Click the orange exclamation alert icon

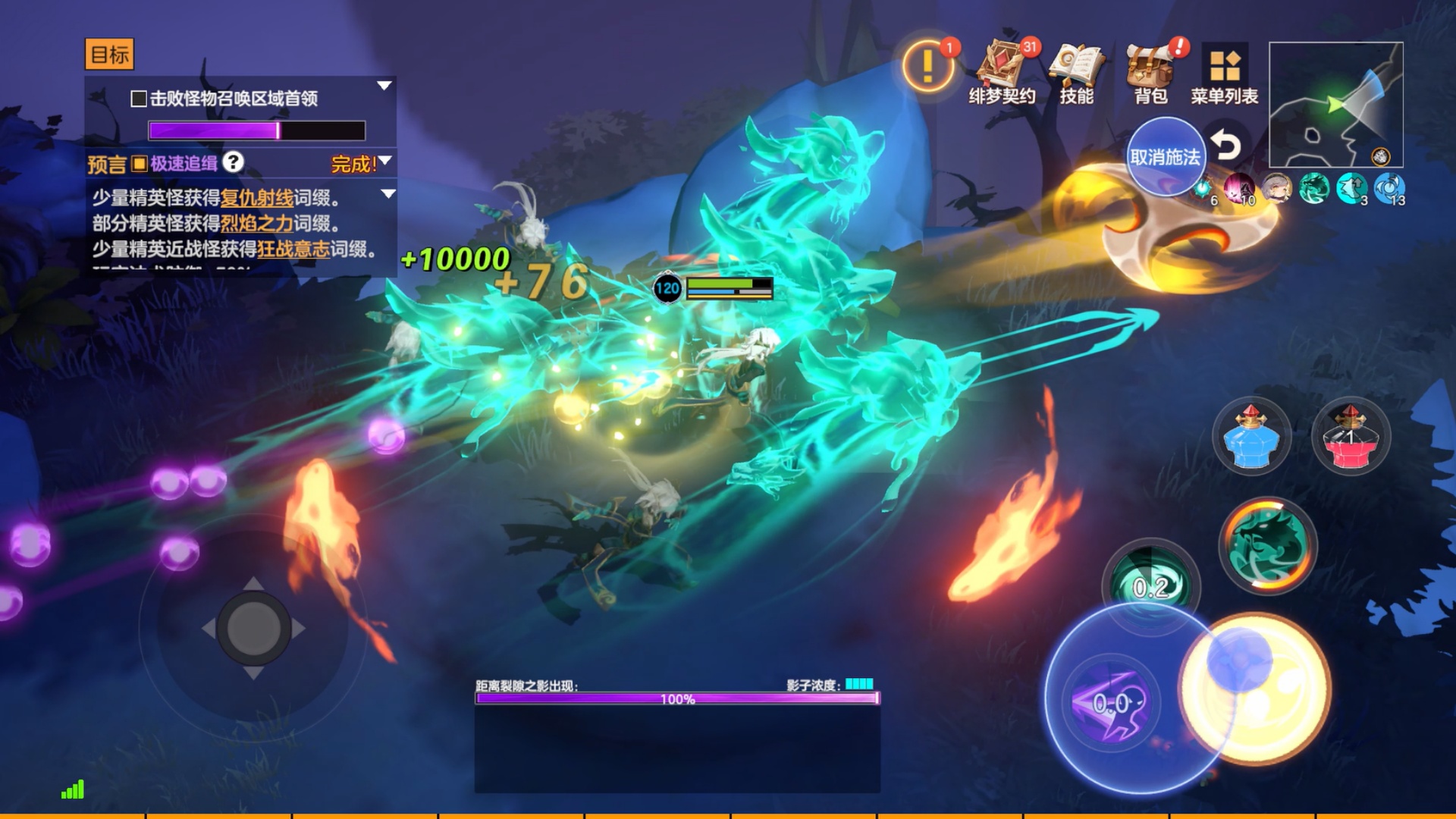[927, 67]
